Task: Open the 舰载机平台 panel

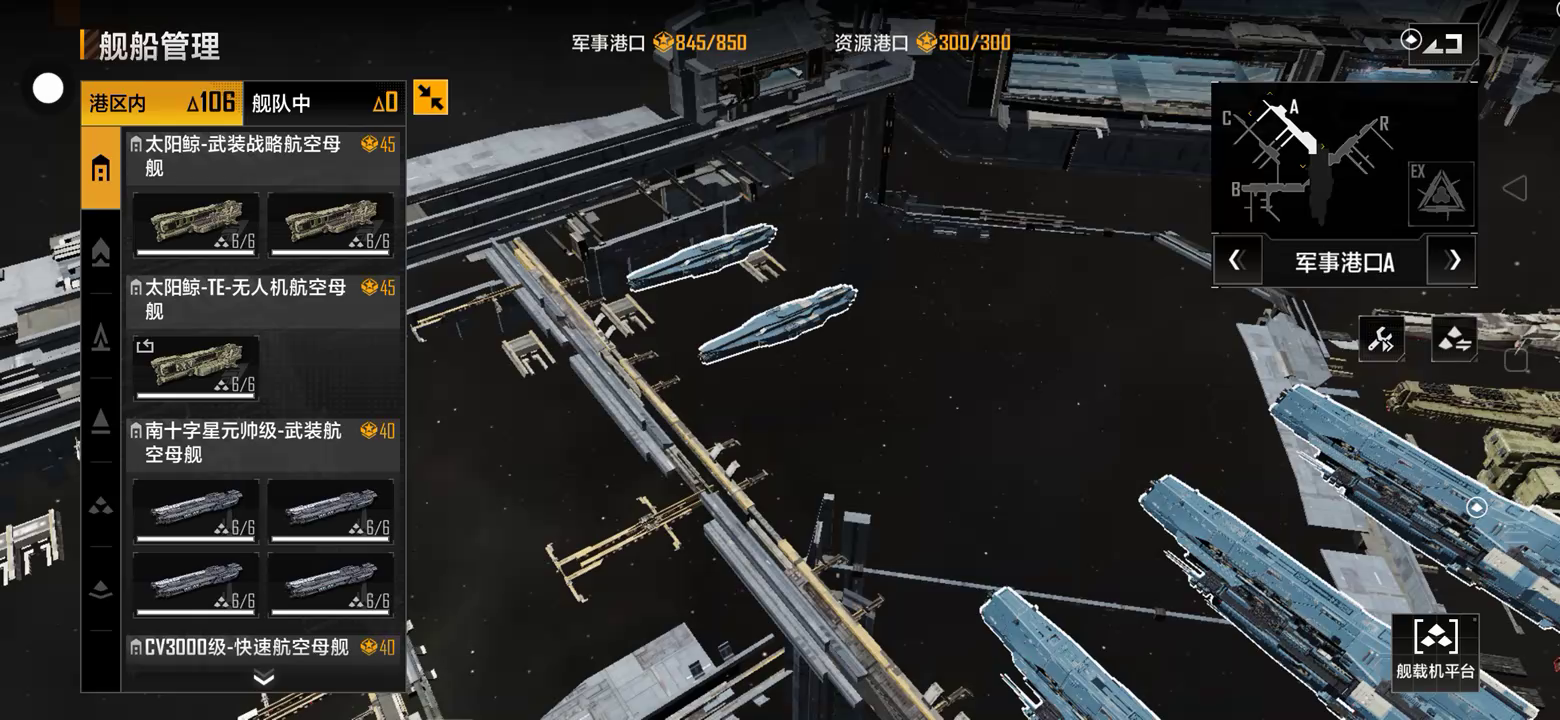Action: (x=1435, y=650)
